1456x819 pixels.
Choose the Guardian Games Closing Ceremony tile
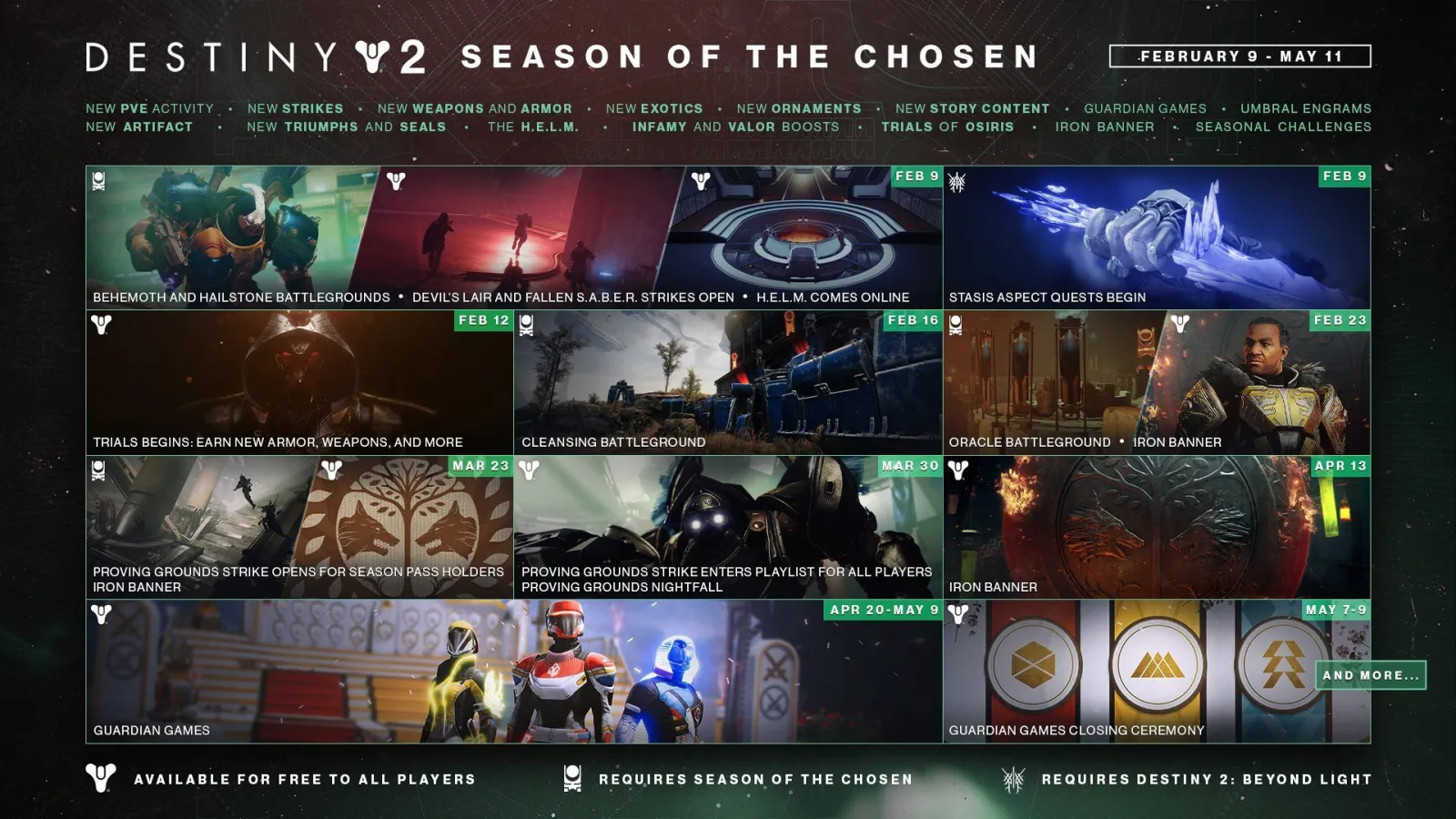[x=1128, y=672]
